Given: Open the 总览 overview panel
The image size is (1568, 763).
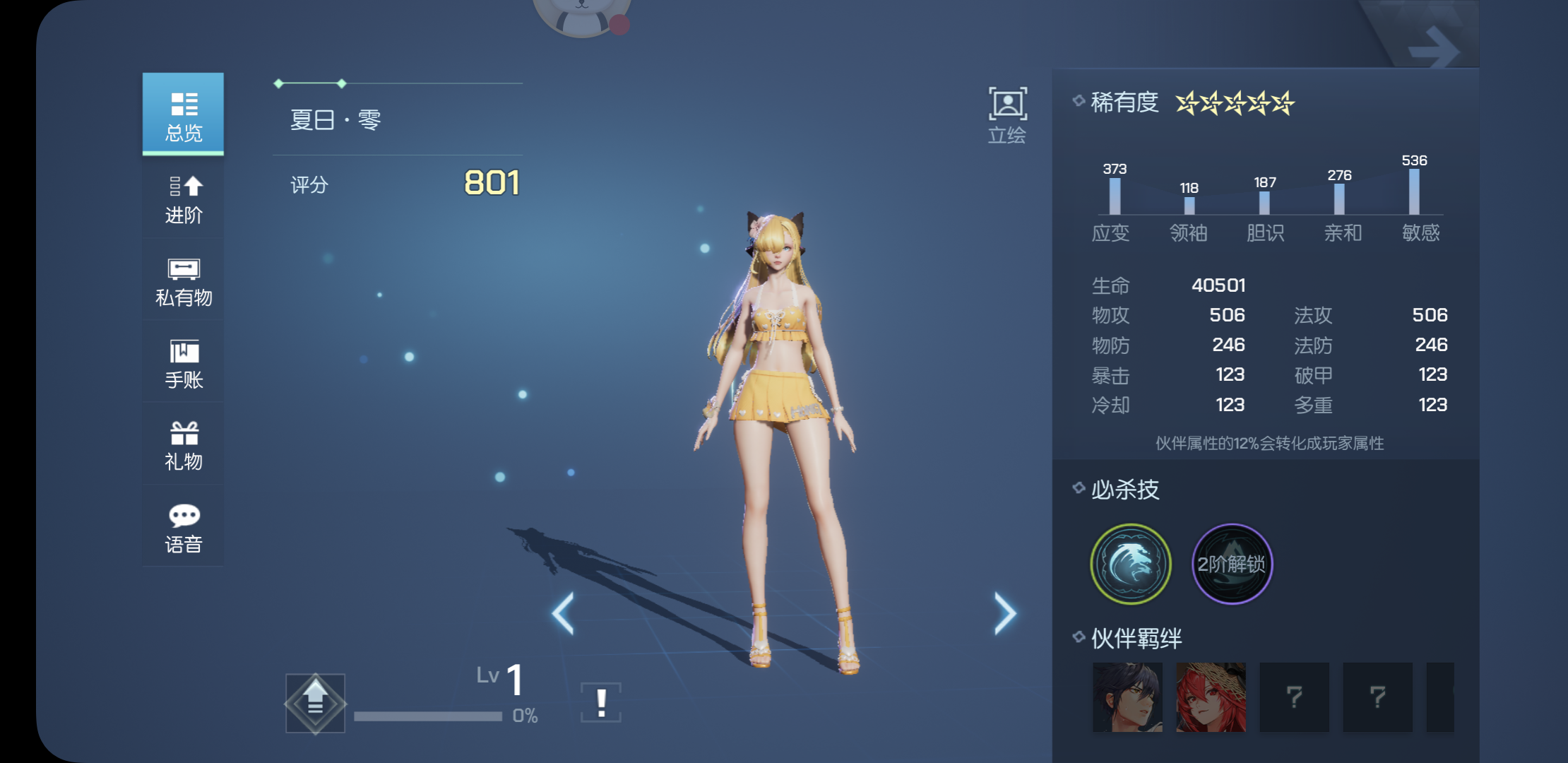Looking at the screenshot, I should pos(182,113).
